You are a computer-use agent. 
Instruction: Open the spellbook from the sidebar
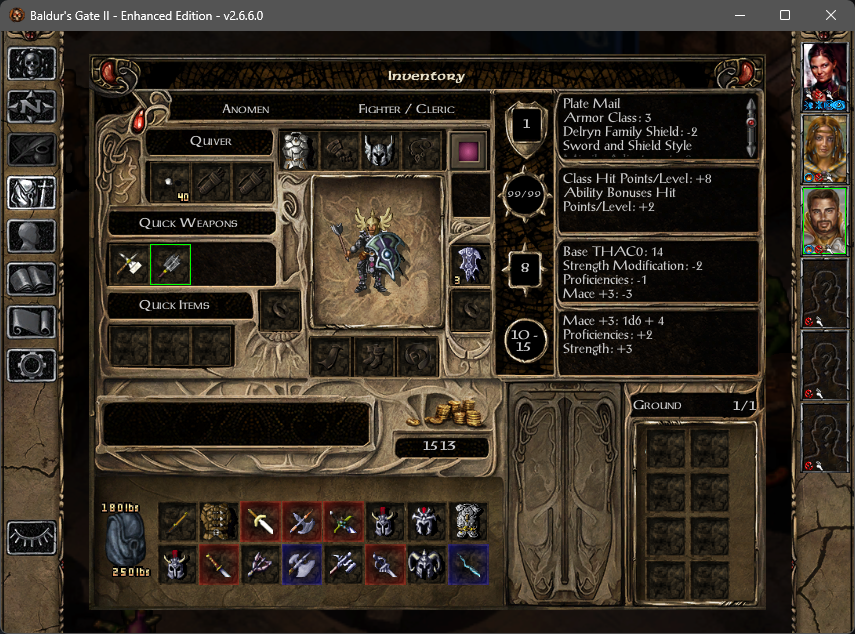31,279
